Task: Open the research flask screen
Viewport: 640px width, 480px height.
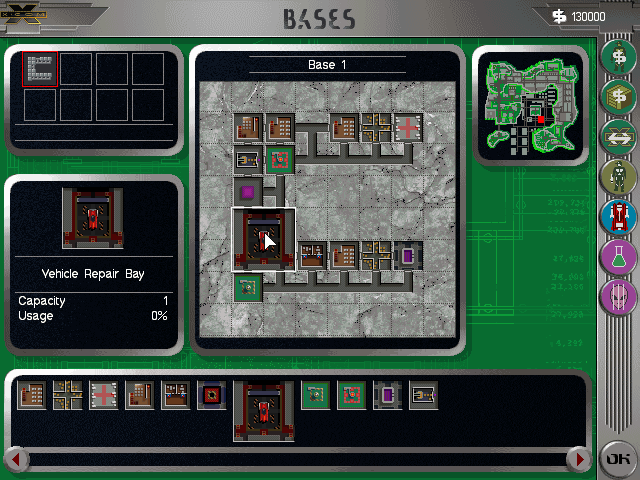Action: [618, 257]
